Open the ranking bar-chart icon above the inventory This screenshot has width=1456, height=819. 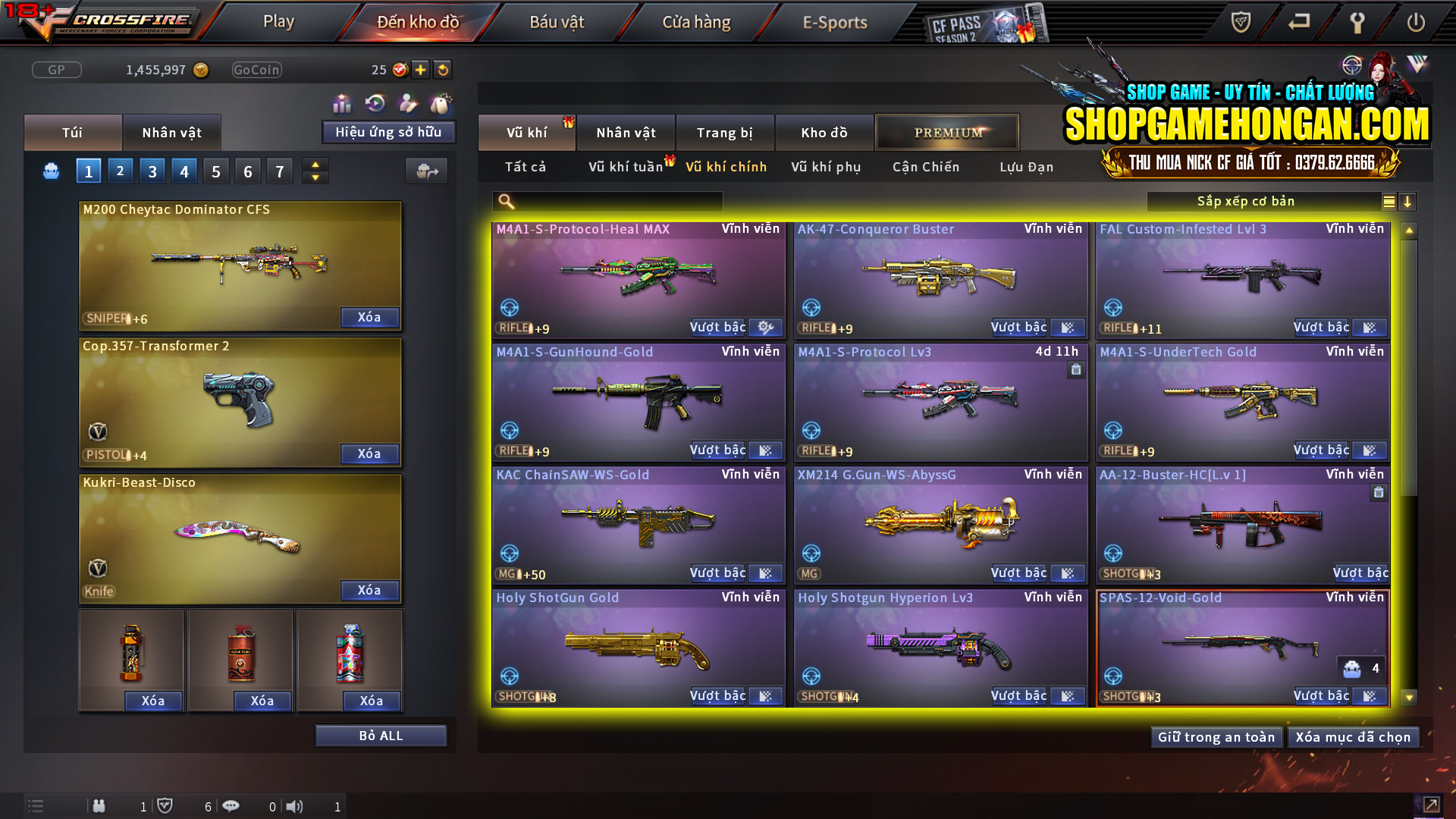[x=342, y=102]
